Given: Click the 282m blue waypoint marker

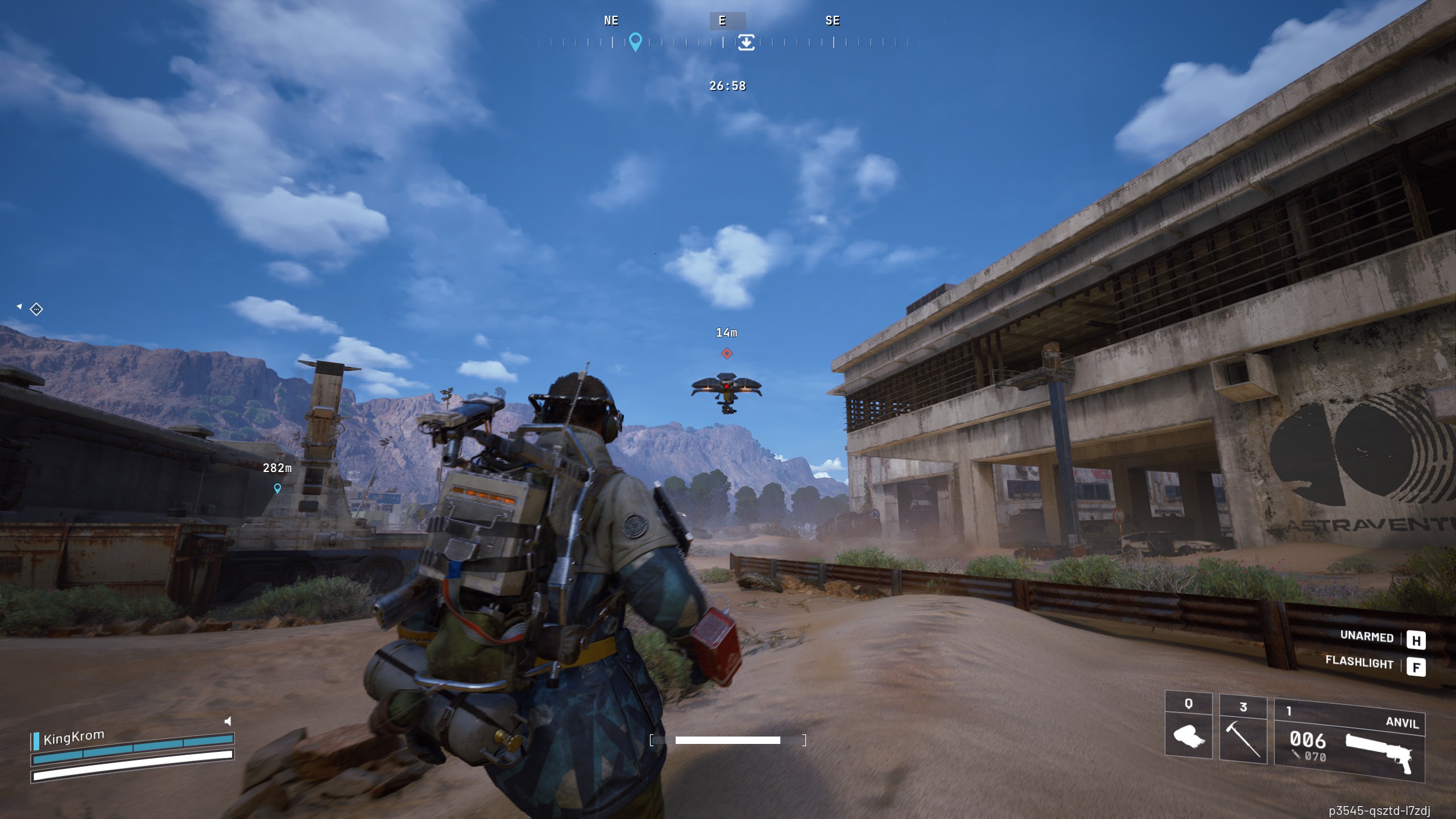Looking at the screenshot, I should (x=278, y=488).
